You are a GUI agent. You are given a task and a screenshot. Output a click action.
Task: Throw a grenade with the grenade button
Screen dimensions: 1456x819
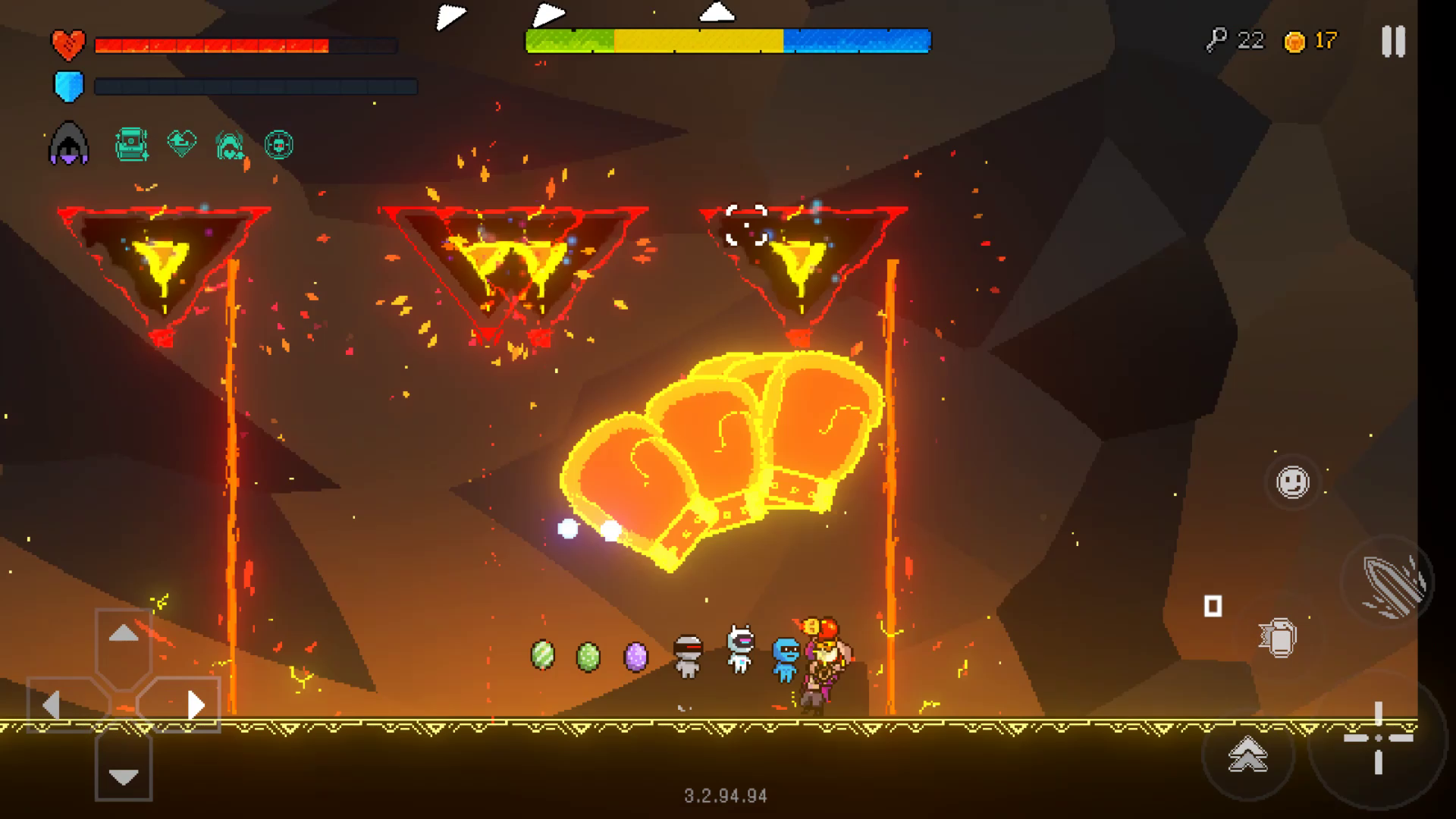1280,638
